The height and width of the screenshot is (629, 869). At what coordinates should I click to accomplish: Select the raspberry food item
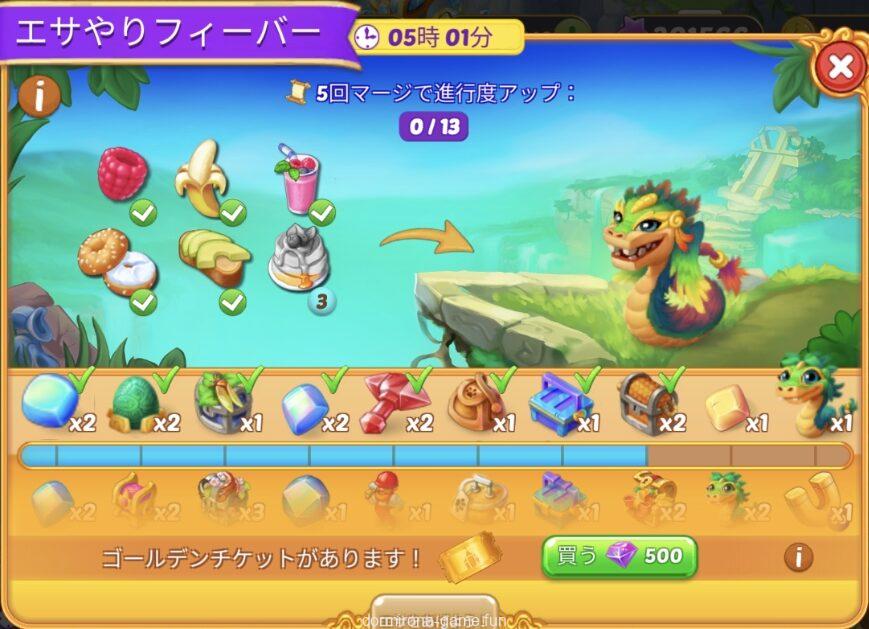(123, 173)
